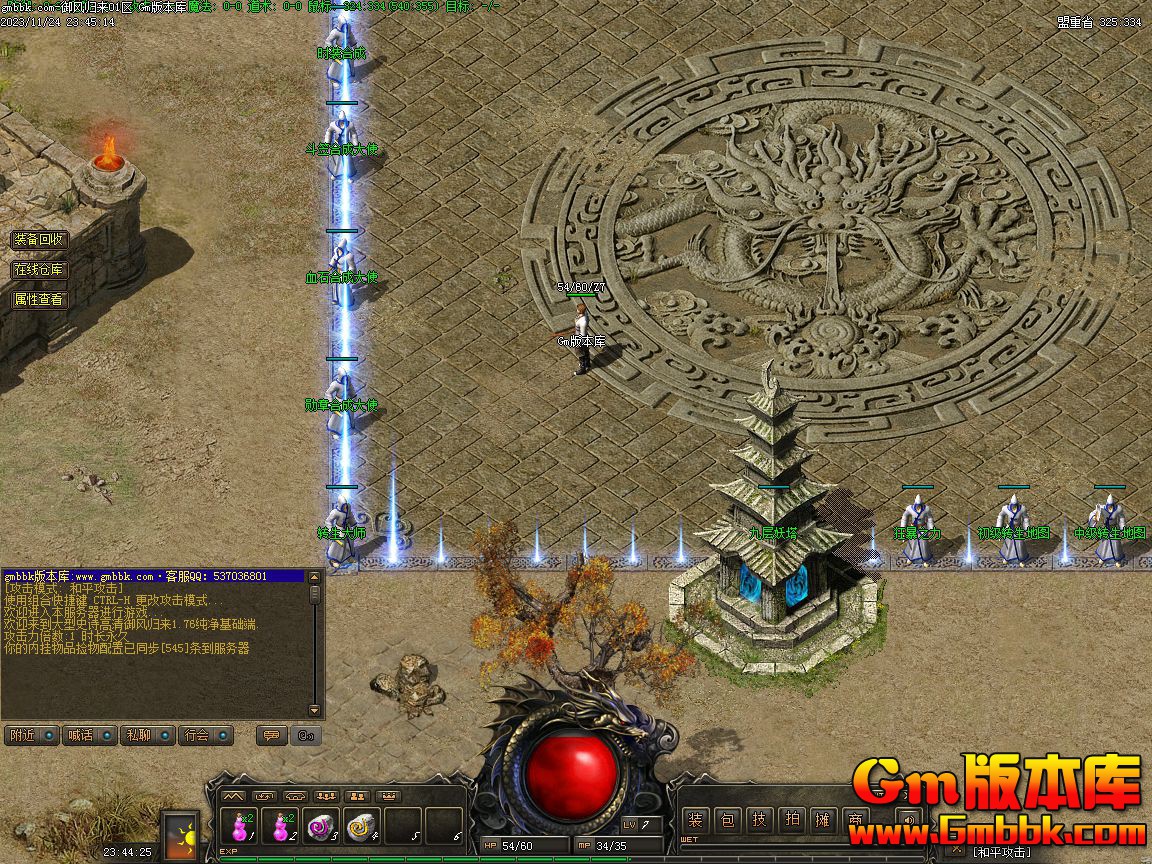Click the sun day-night icon
The width and height of the screenshot is (1152, 864).
click(182, 834)
